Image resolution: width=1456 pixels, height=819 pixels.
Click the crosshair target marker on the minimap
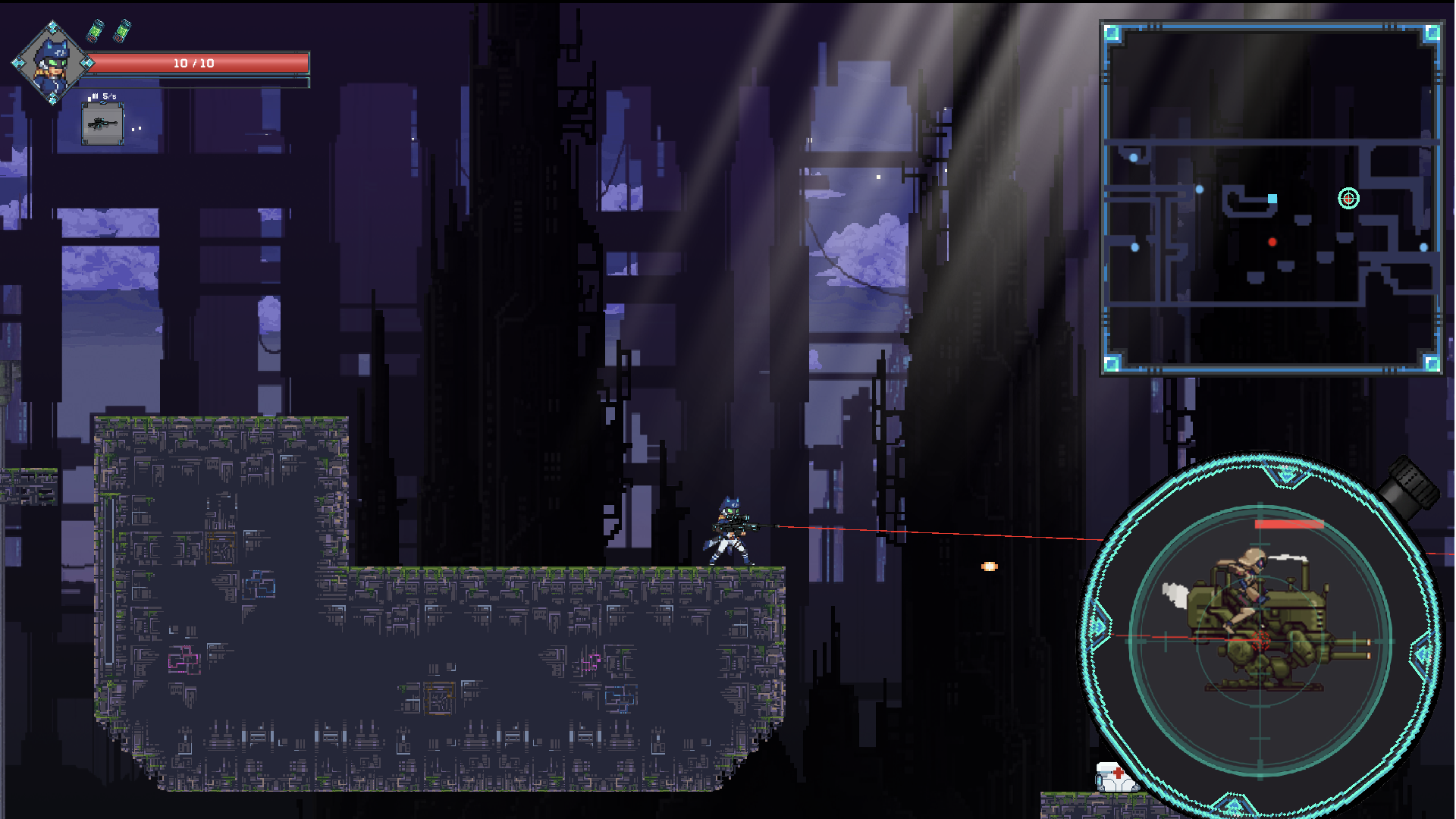[x=1348, y=199]
